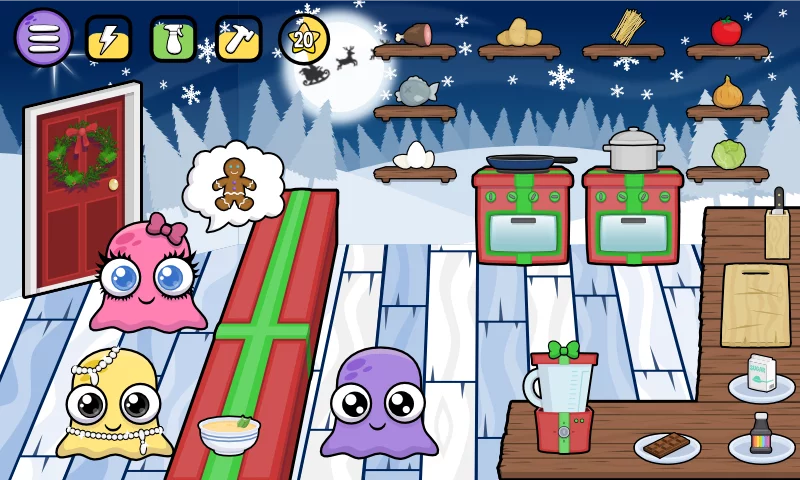Tap the lightning bolt energy button
This screenshot has height=480, width=800.
108,39
